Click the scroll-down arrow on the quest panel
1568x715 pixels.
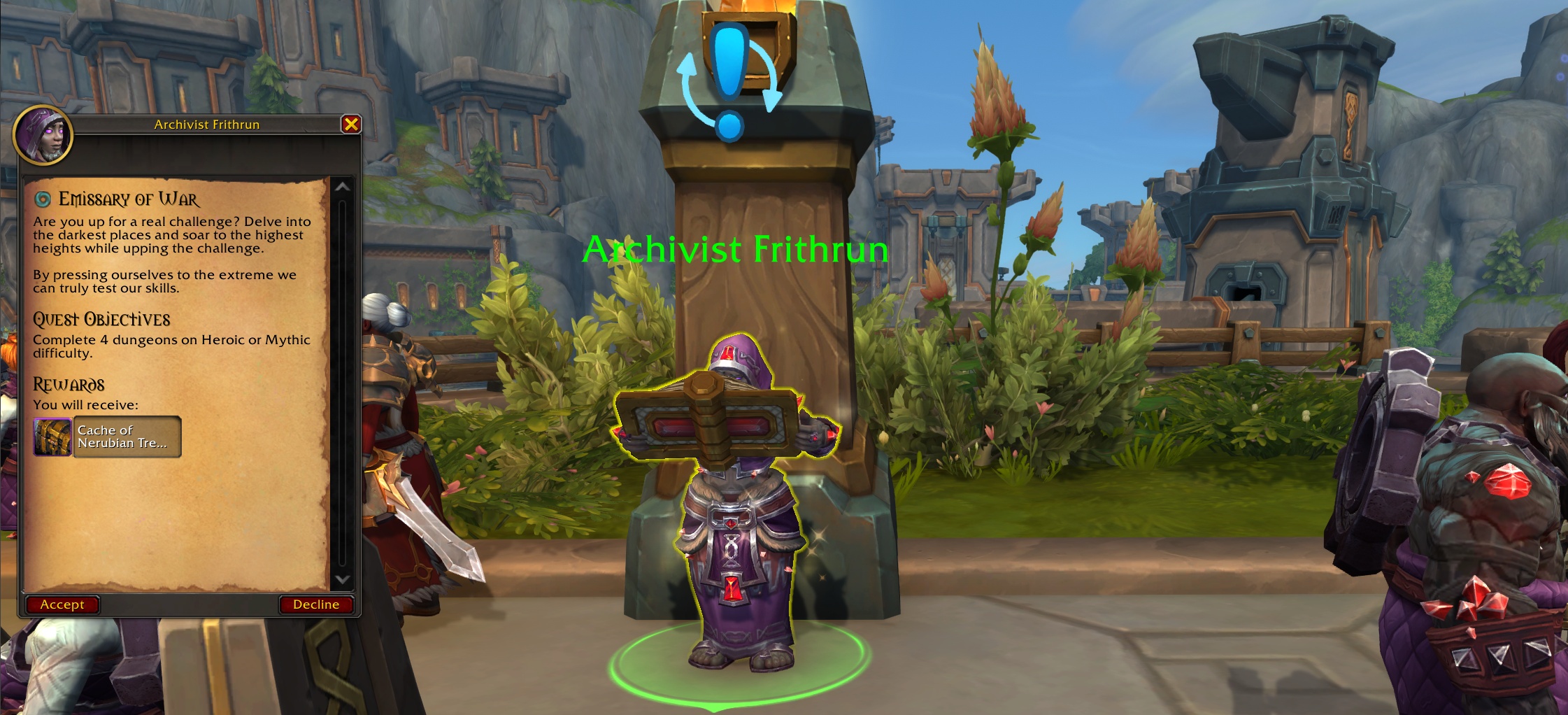[342, 579]
